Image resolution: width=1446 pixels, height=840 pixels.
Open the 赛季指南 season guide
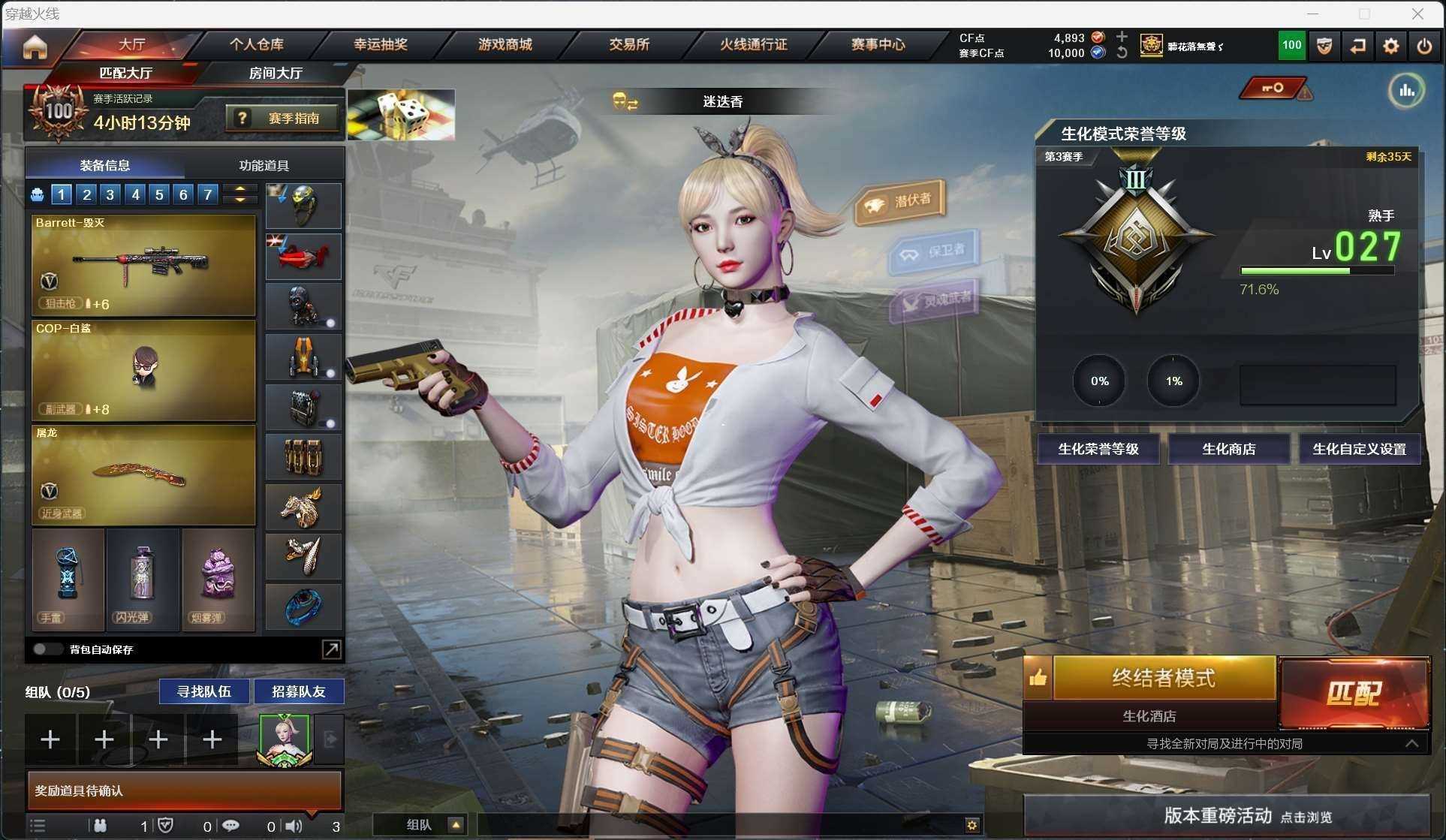[283, 119]
